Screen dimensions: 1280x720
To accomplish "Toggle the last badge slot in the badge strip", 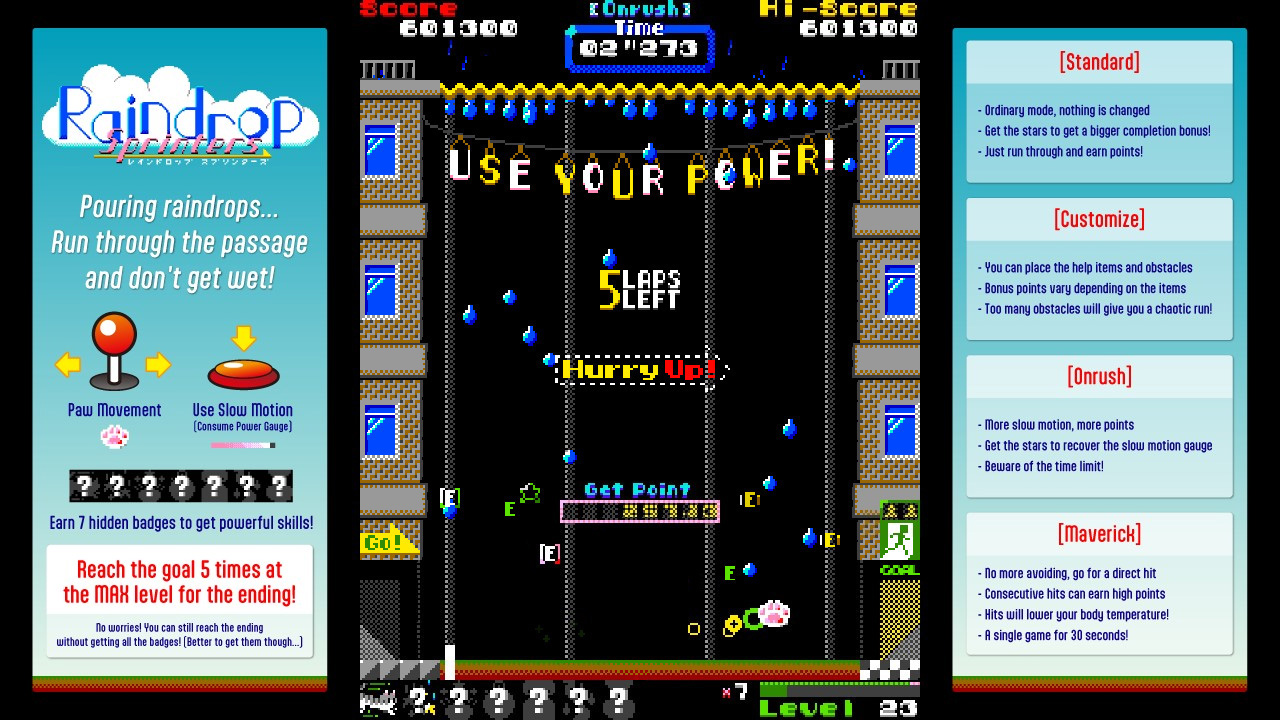I will [280, 486].
